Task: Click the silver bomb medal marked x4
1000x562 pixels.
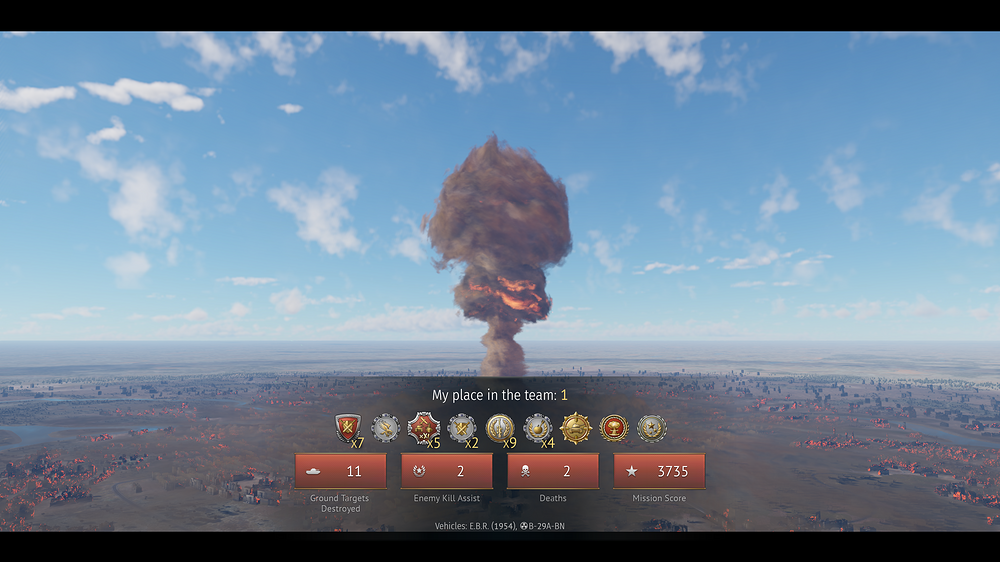Action: click(538, 428)
